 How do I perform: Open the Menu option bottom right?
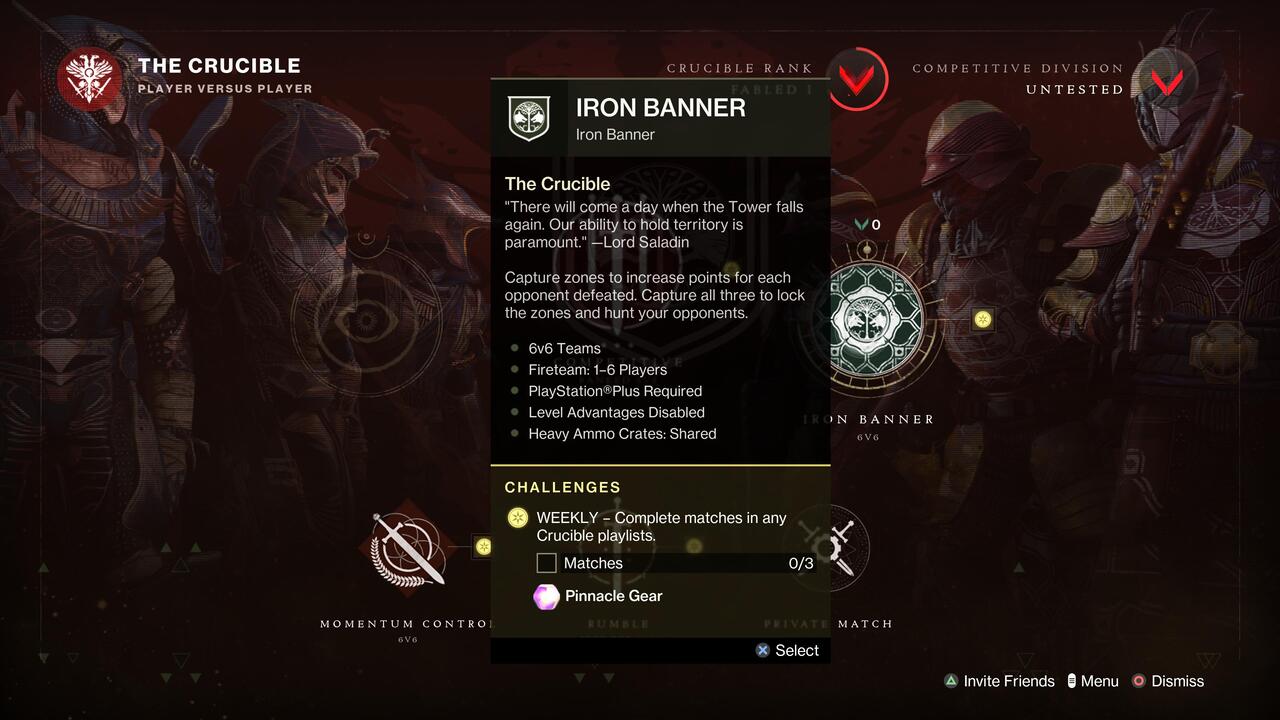point(1093,681)
